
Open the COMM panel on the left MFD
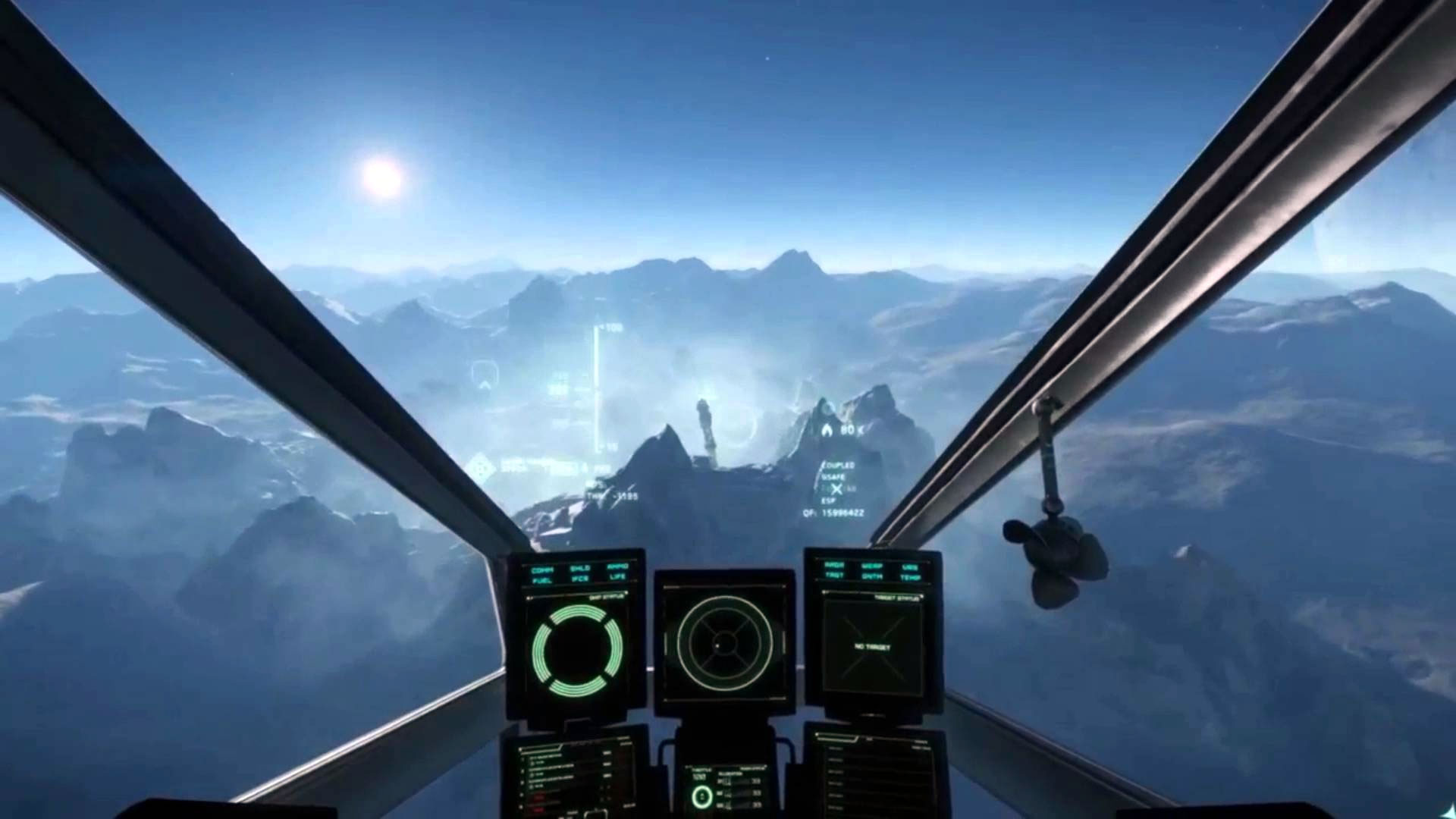pos(542,570)
